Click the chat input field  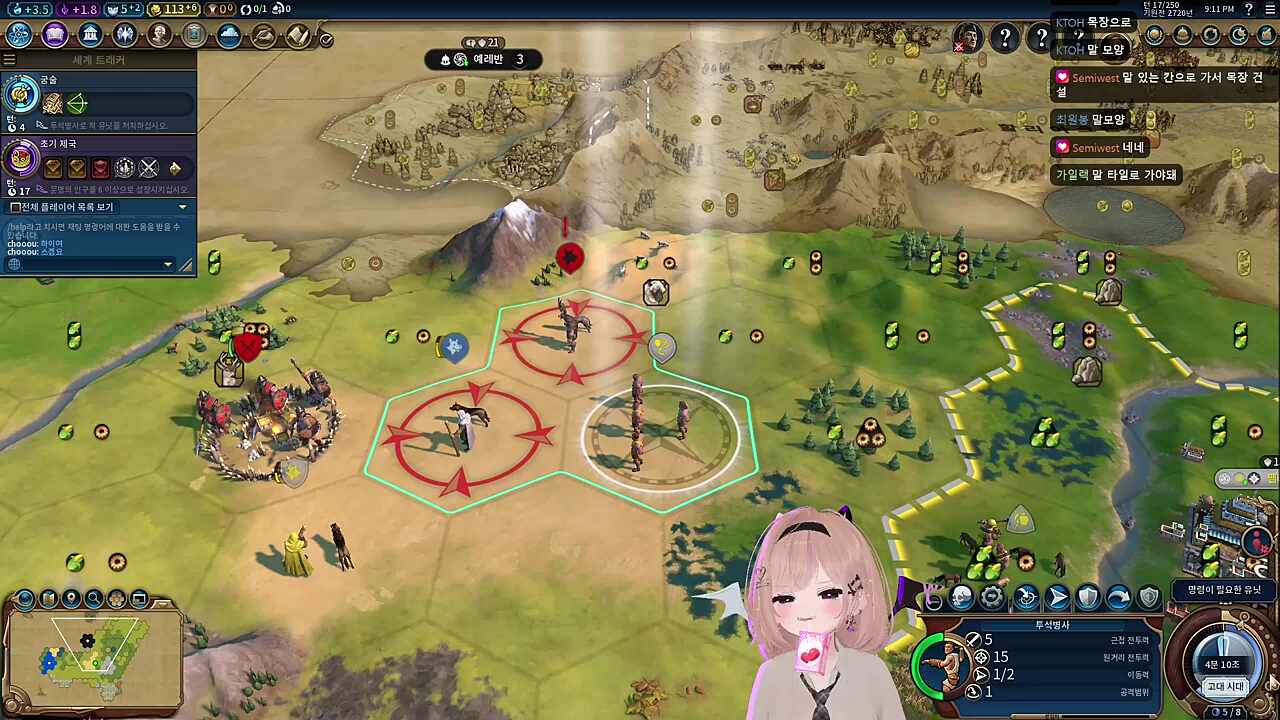[90, 264]
